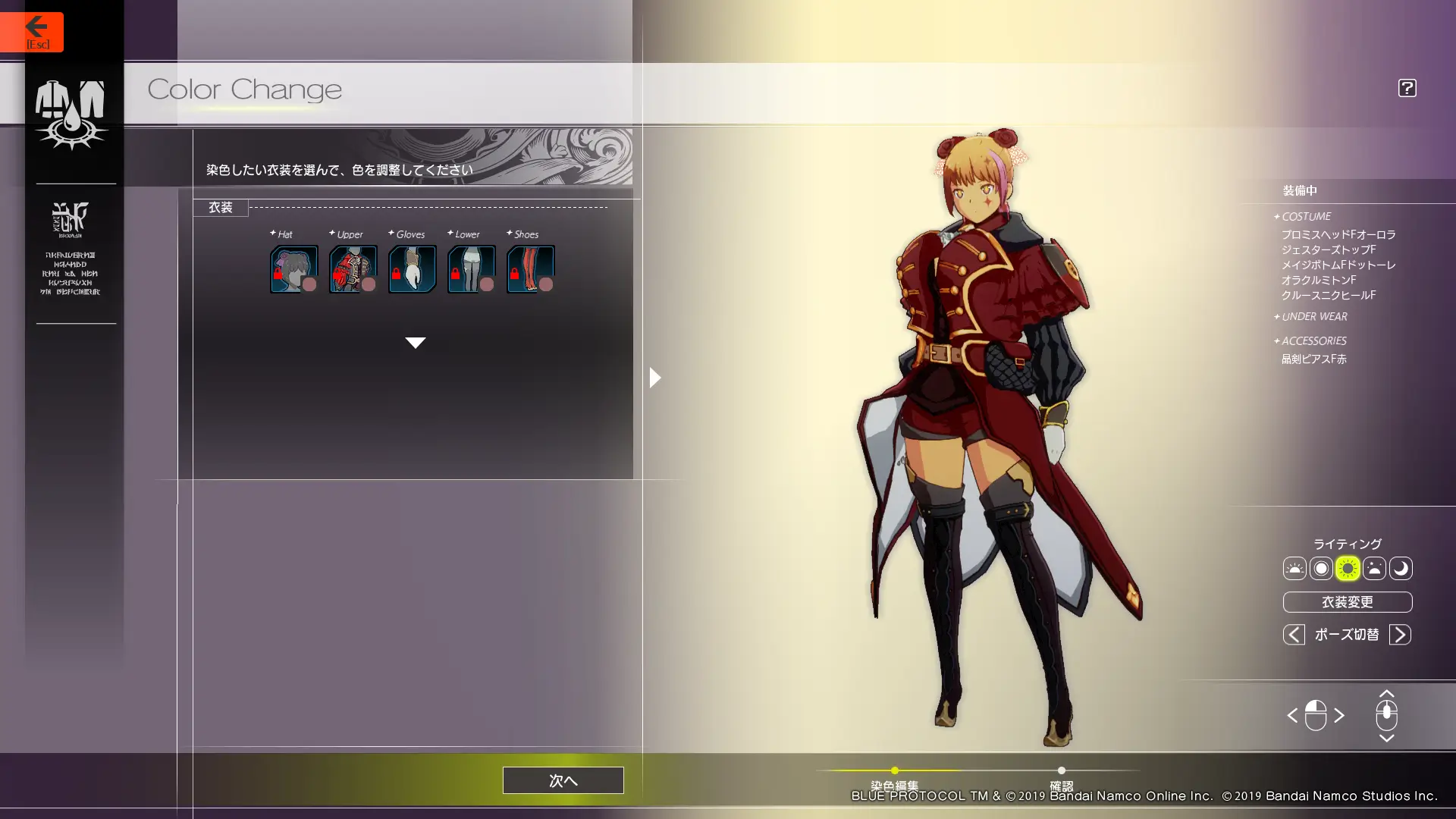Choose the Upper costume slot
The image size is (1456, 819).
[x=353, y=269]
